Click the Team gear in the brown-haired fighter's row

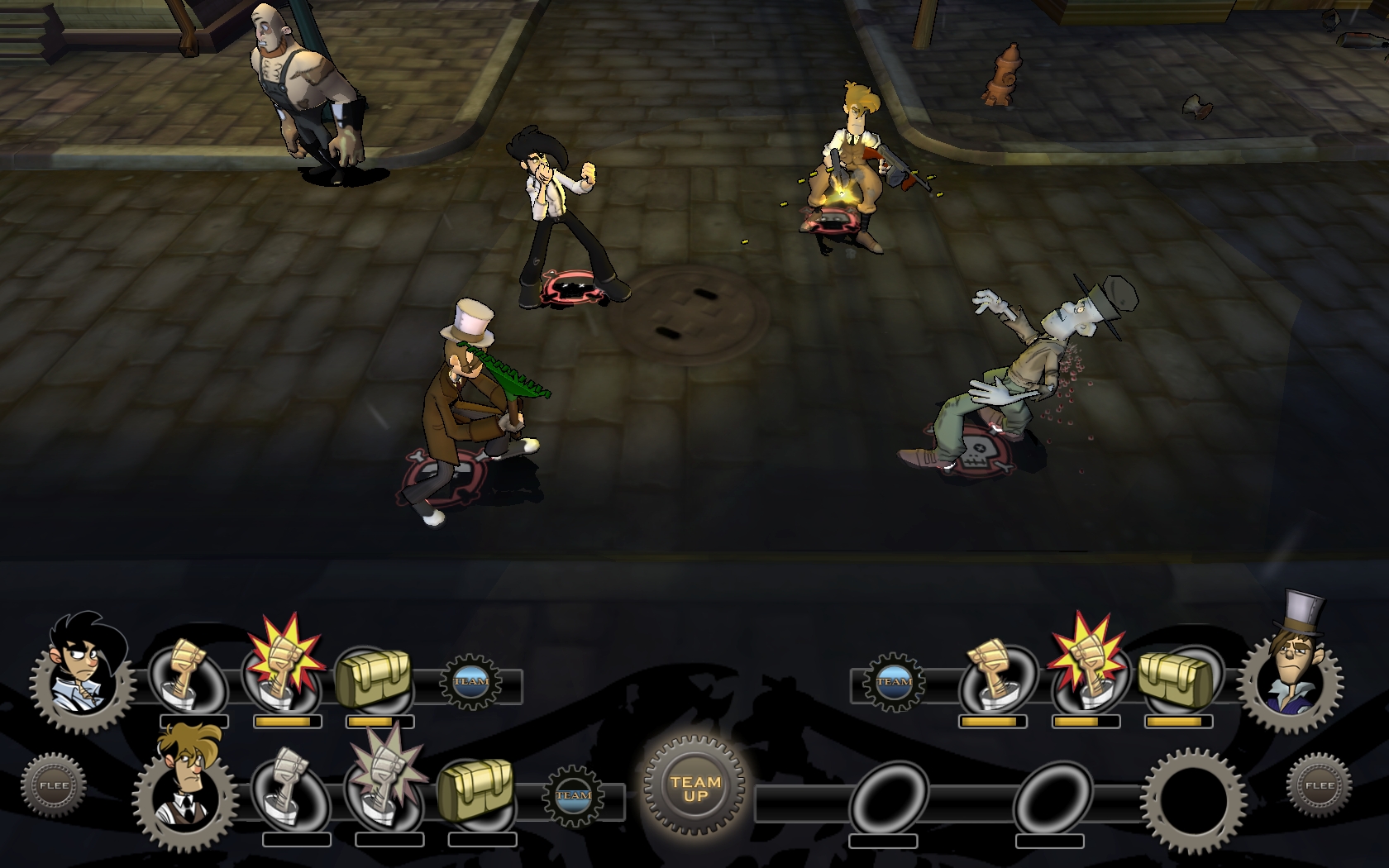(x=572, y=795)
